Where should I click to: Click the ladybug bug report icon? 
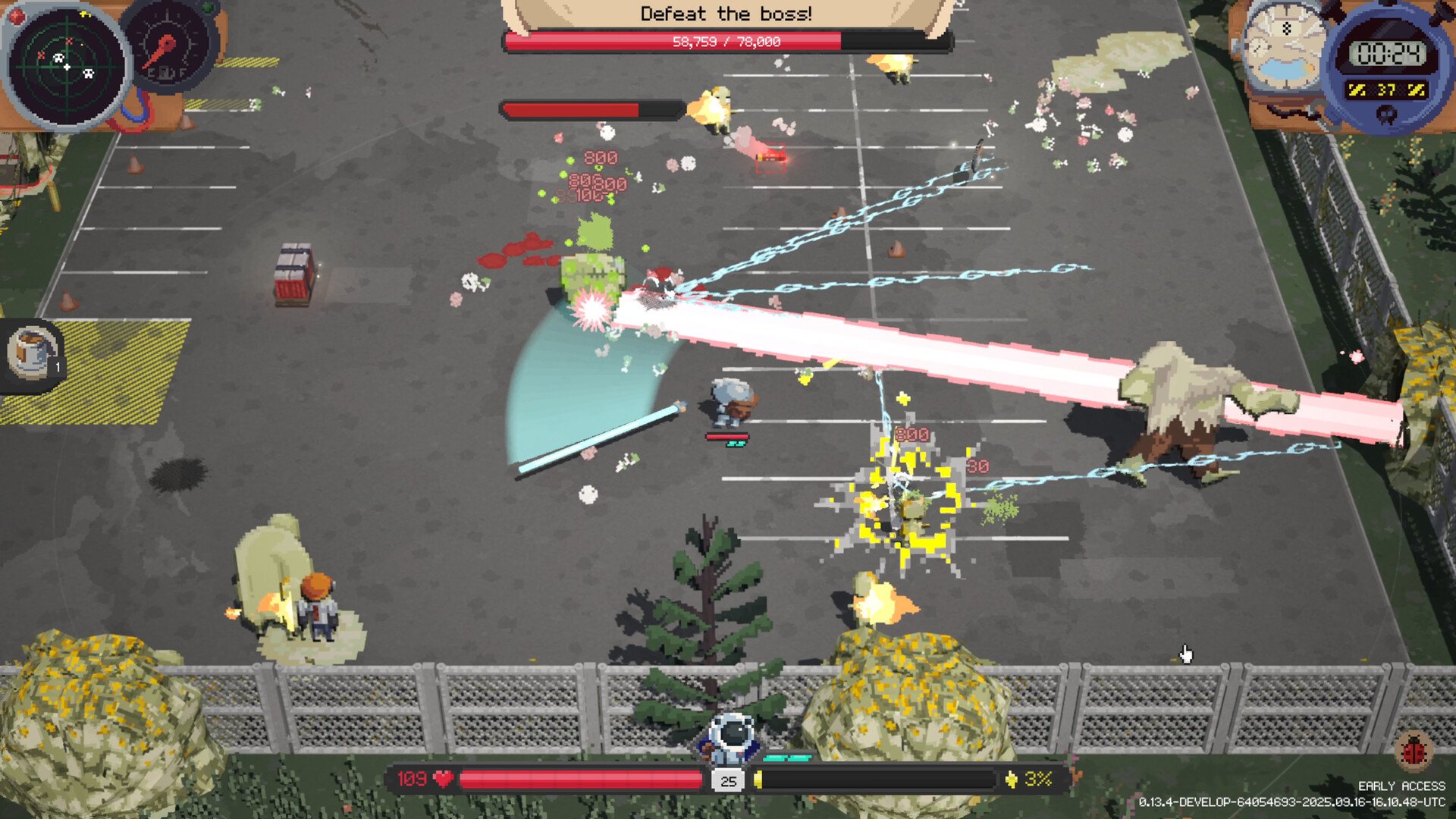[x=1414, y=752]
